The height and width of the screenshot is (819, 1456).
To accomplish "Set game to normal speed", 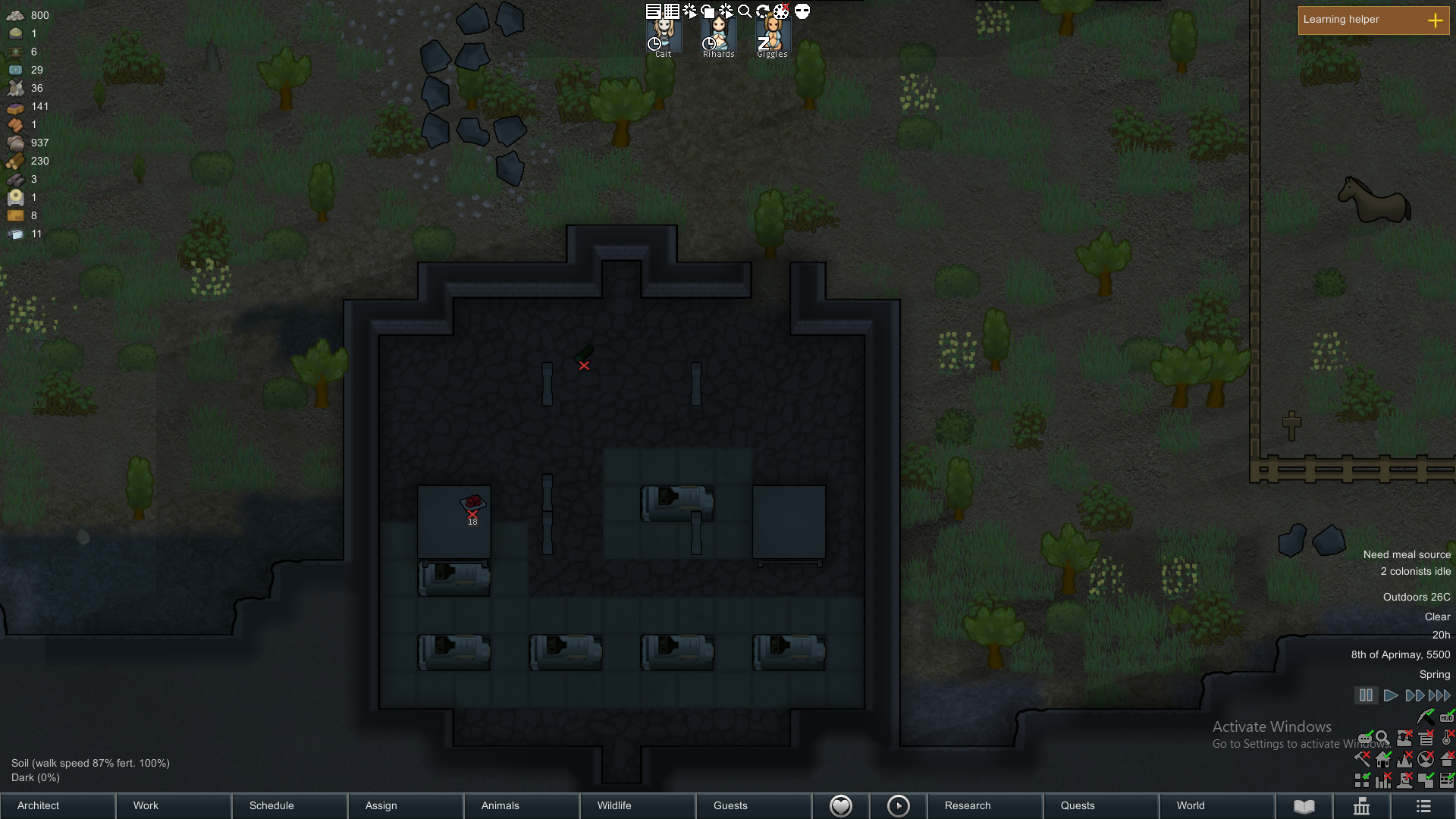I will pyautogui.click(x=1391, y=695).
